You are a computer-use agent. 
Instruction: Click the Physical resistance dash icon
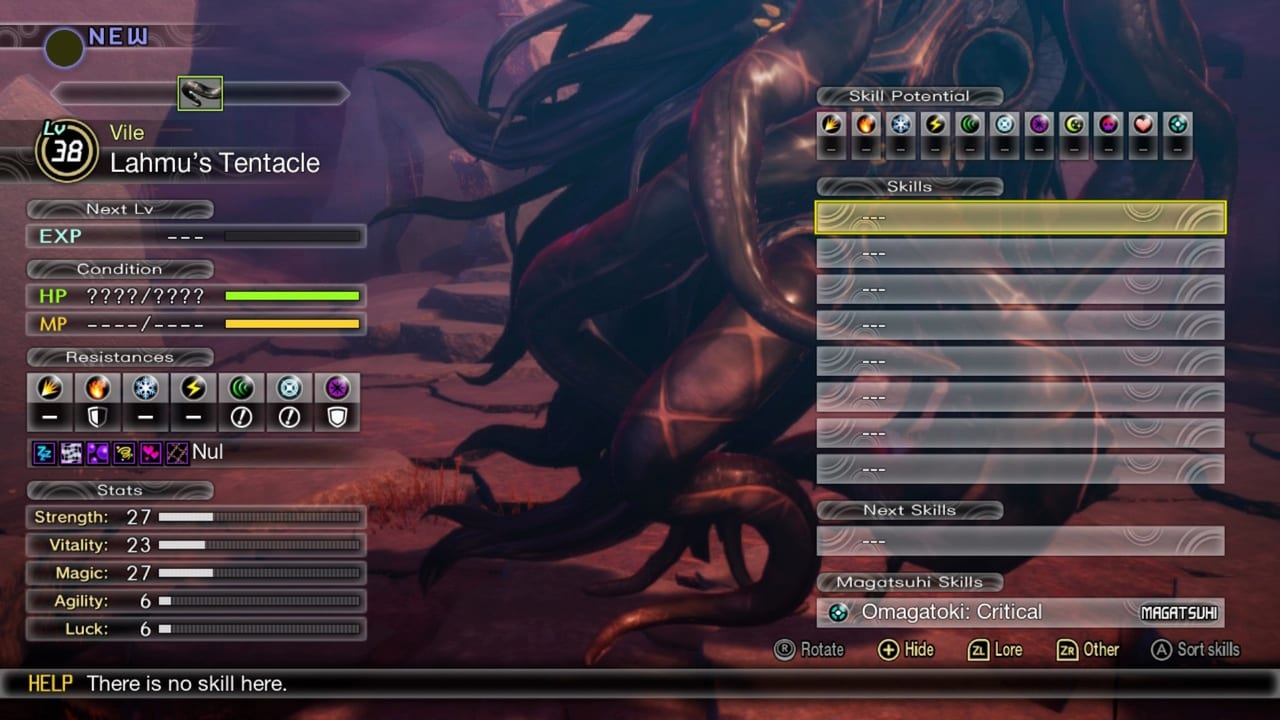click(50, 416)
